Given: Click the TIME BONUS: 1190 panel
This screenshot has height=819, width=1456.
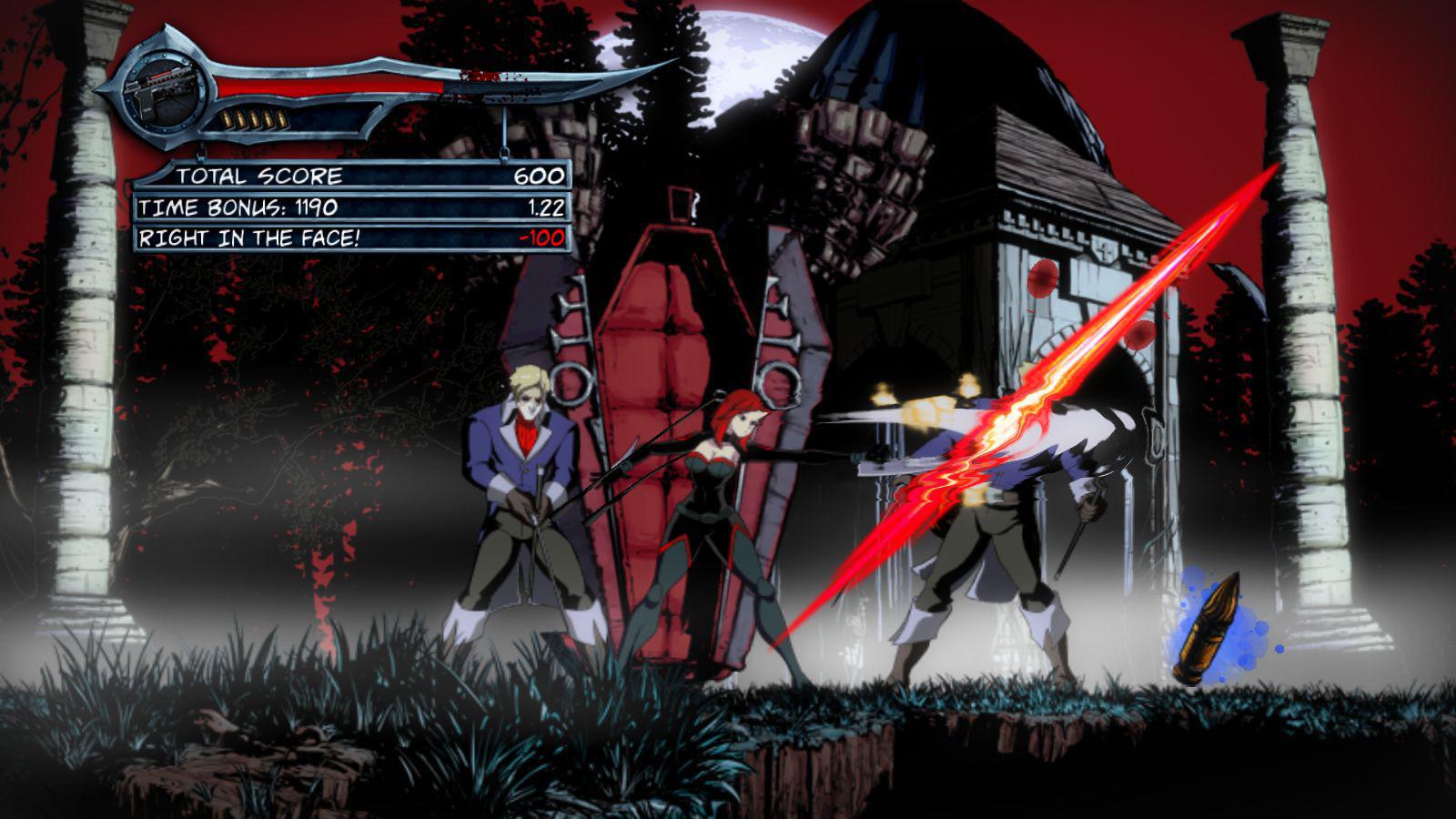Looking at the screenshot, I should 237,207.
